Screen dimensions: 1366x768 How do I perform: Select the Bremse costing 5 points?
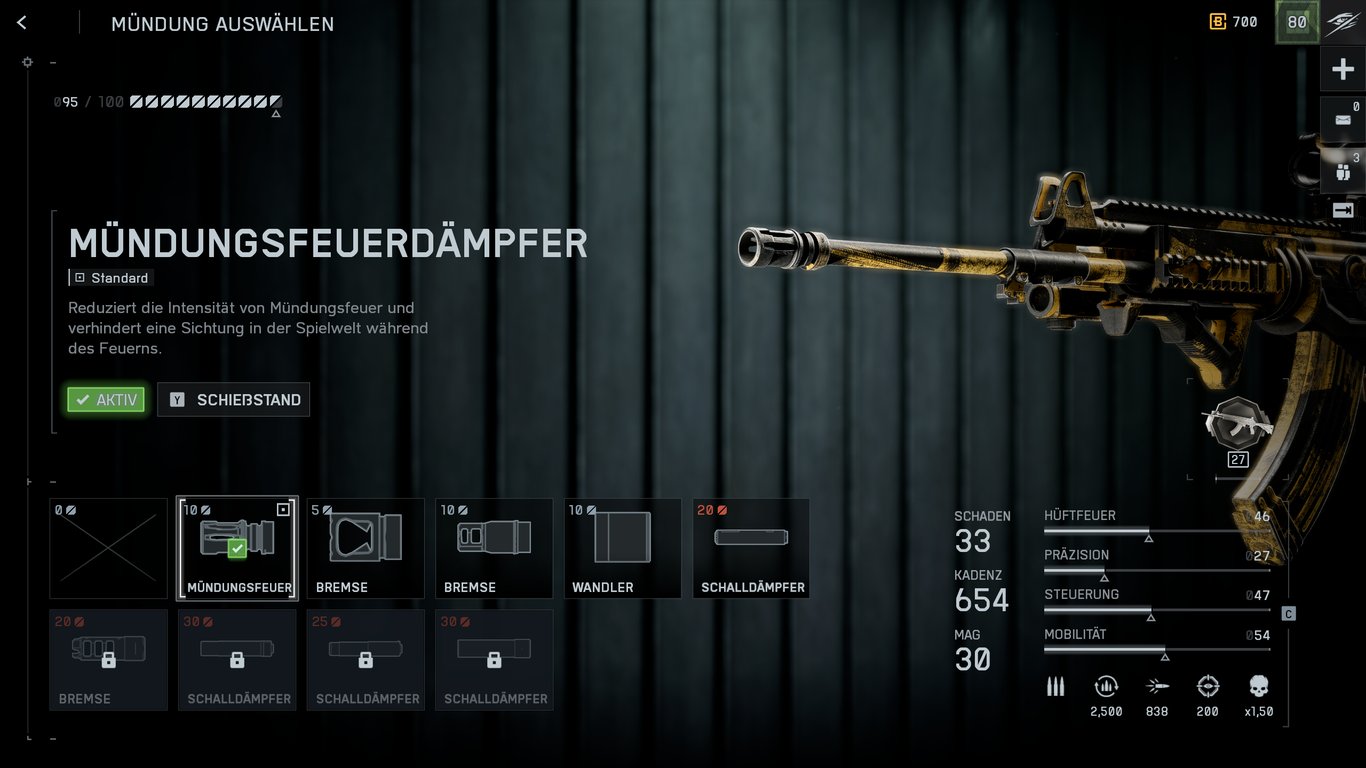click(x=365, y=548)
